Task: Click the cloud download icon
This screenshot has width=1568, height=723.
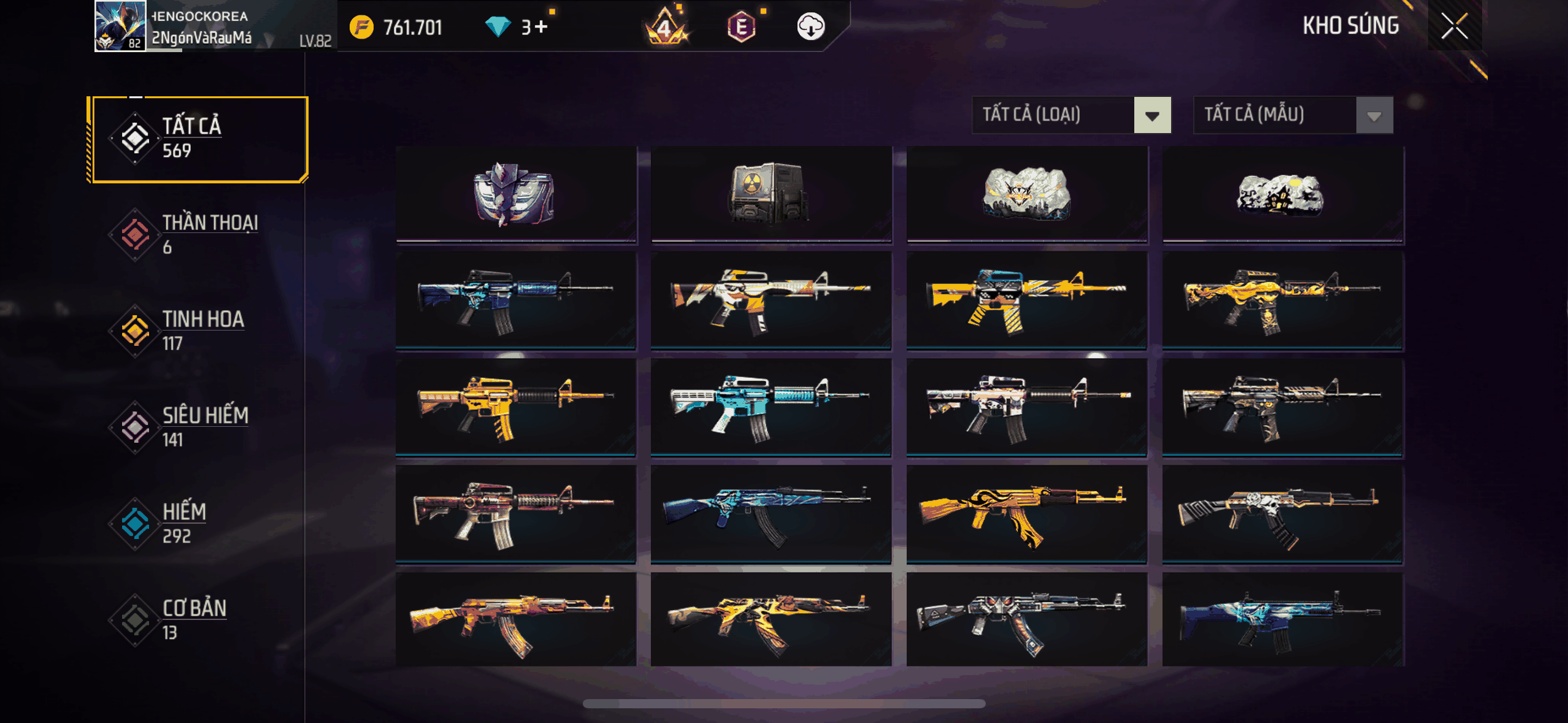Action: 810,27
